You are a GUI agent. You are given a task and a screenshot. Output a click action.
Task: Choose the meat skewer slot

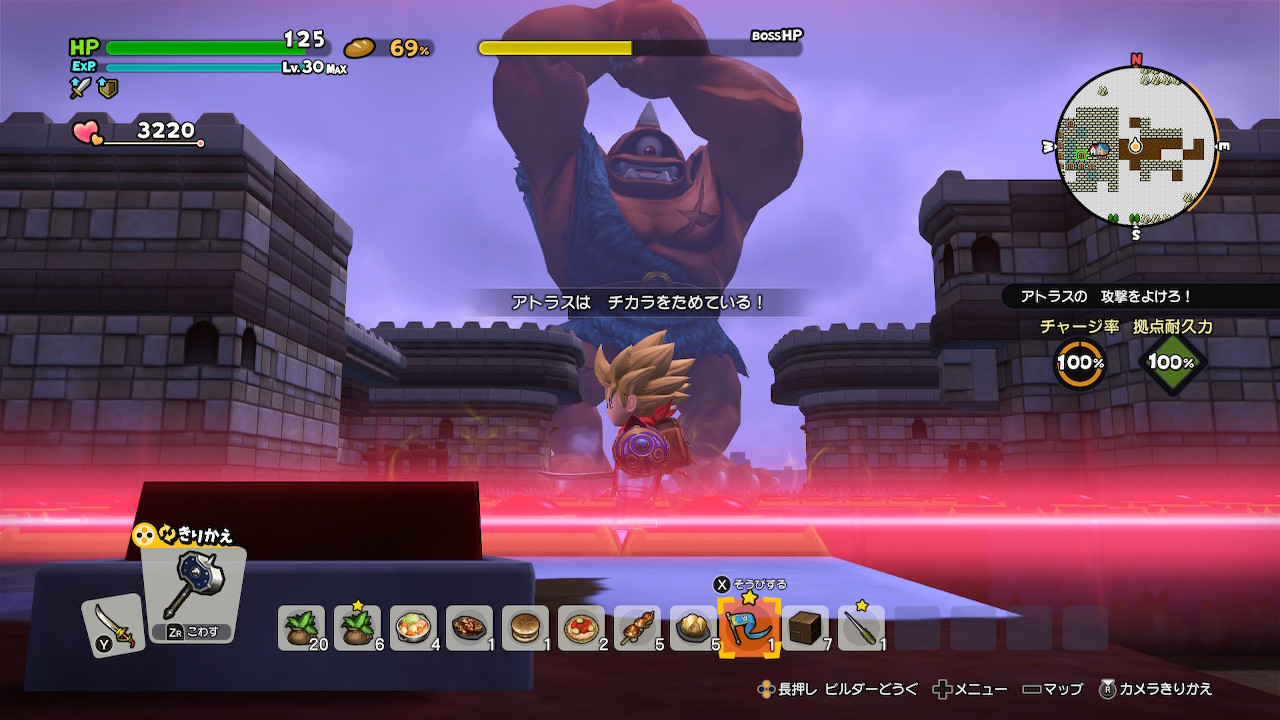click(637, 628)
